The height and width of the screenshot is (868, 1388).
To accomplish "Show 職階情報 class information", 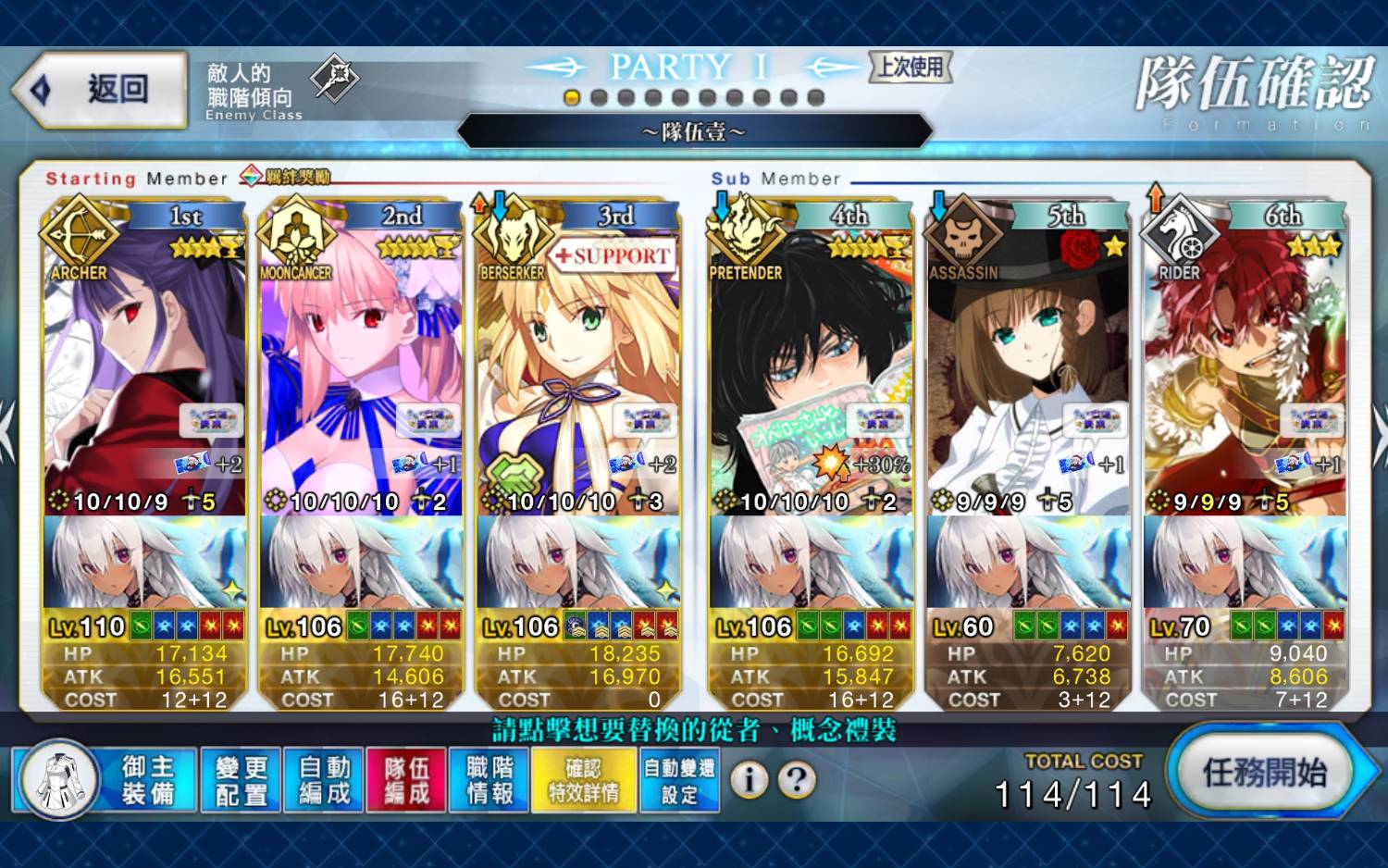I will pyautogui.click(x=490, y=780).
